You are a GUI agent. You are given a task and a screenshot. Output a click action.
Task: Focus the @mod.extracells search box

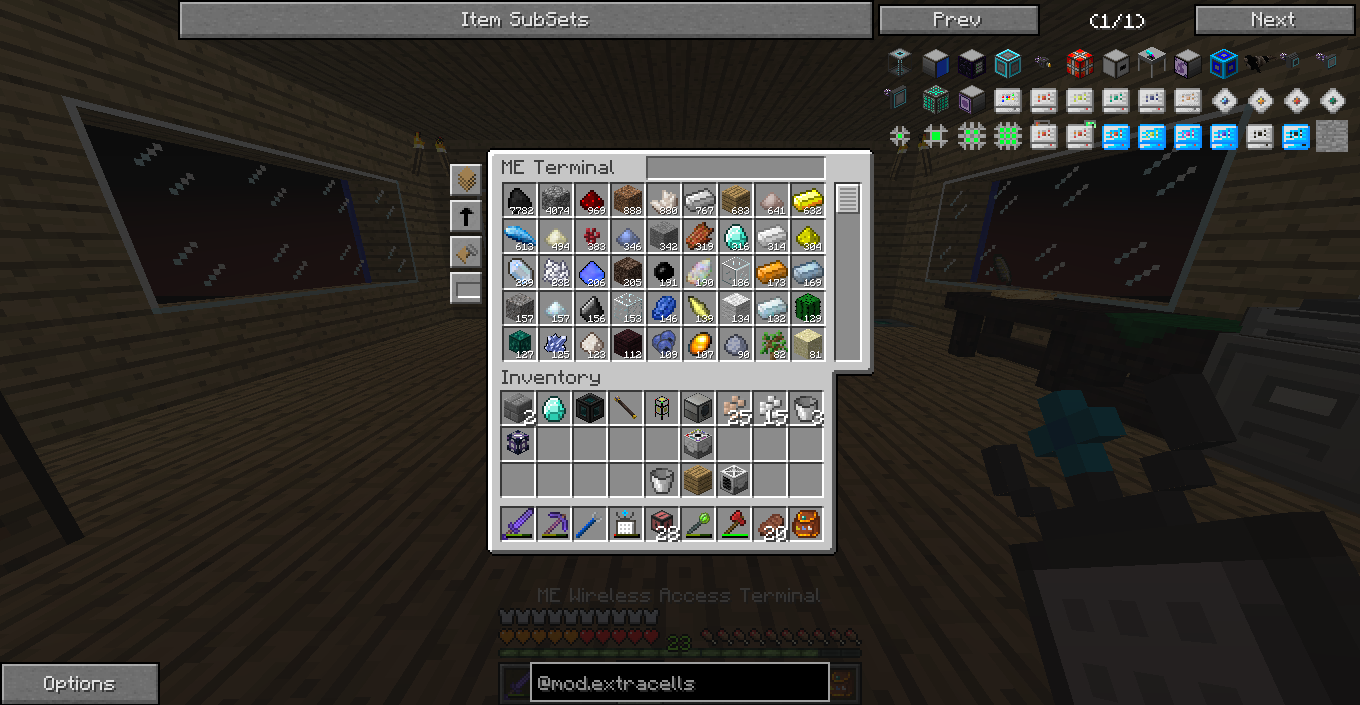point(679,683)
